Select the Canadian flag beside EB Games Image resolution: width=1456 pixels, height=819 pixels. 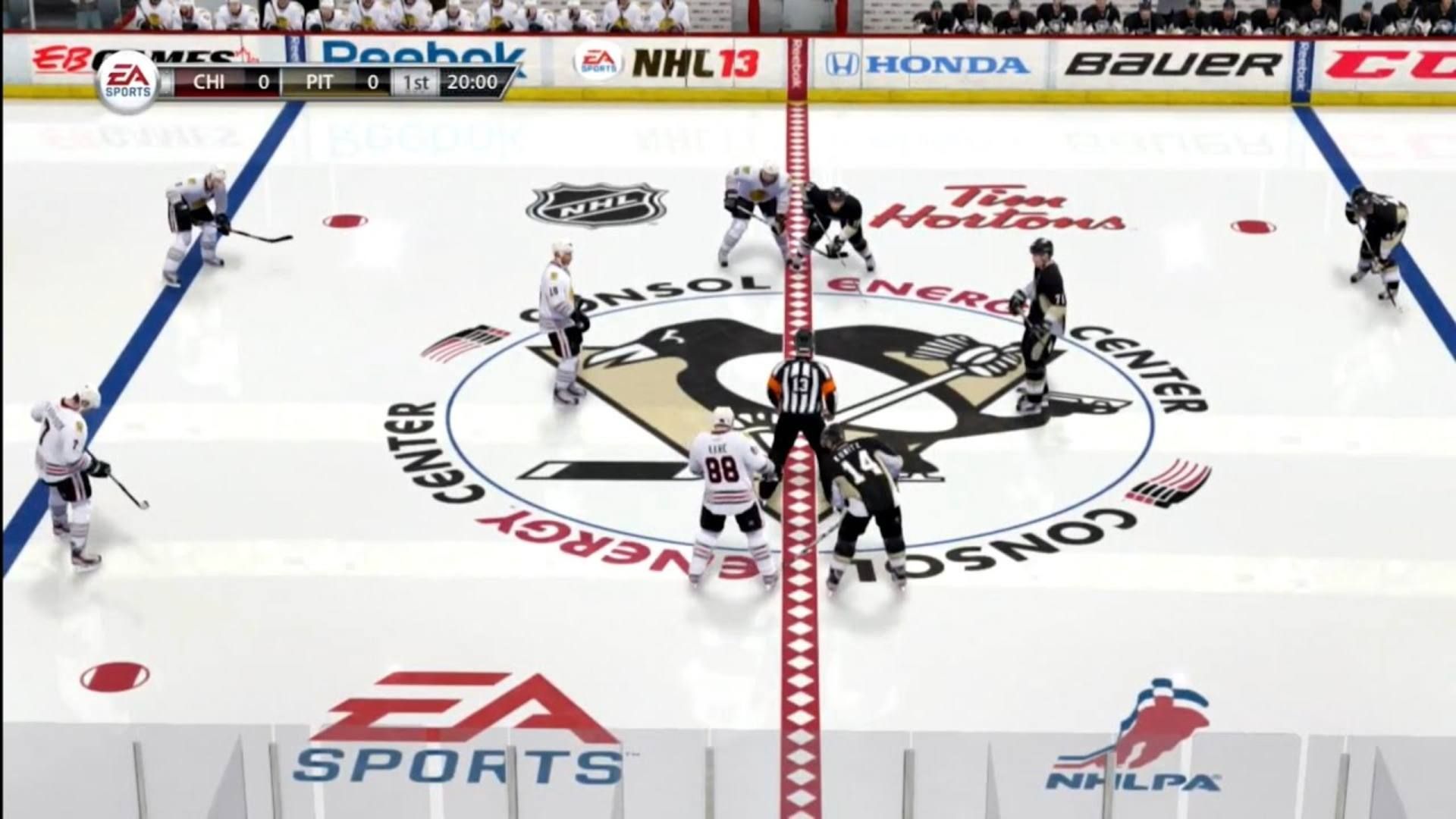click(x=243, y=55)
